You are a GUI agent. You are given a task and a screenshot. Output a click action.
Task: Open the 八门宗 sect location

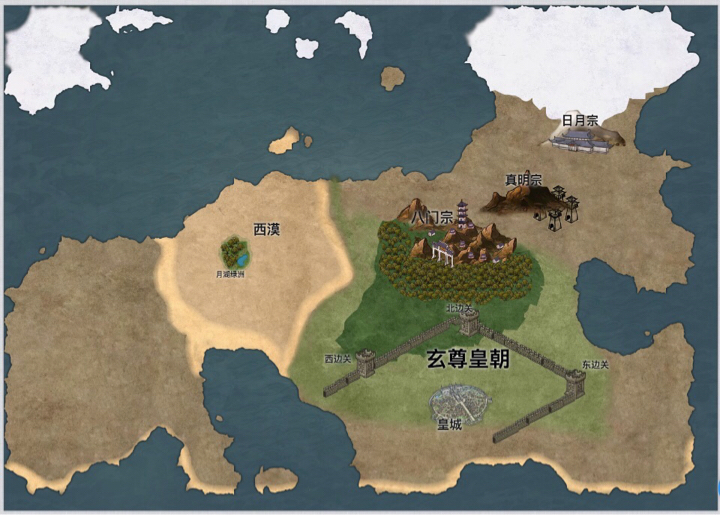[462, 237]
